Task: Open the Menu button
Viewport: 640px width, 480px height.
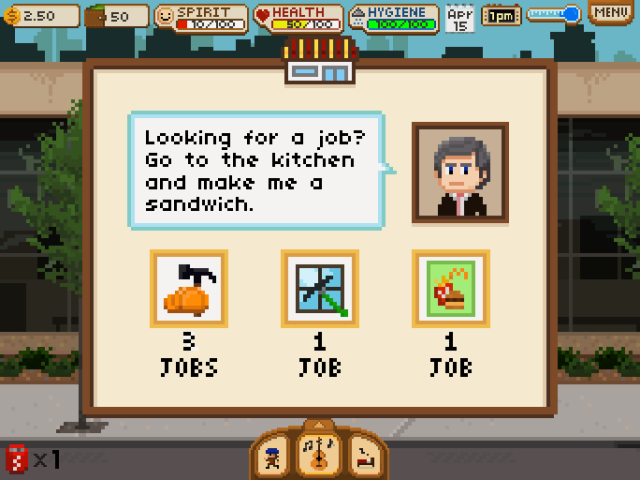Action: 611,14
